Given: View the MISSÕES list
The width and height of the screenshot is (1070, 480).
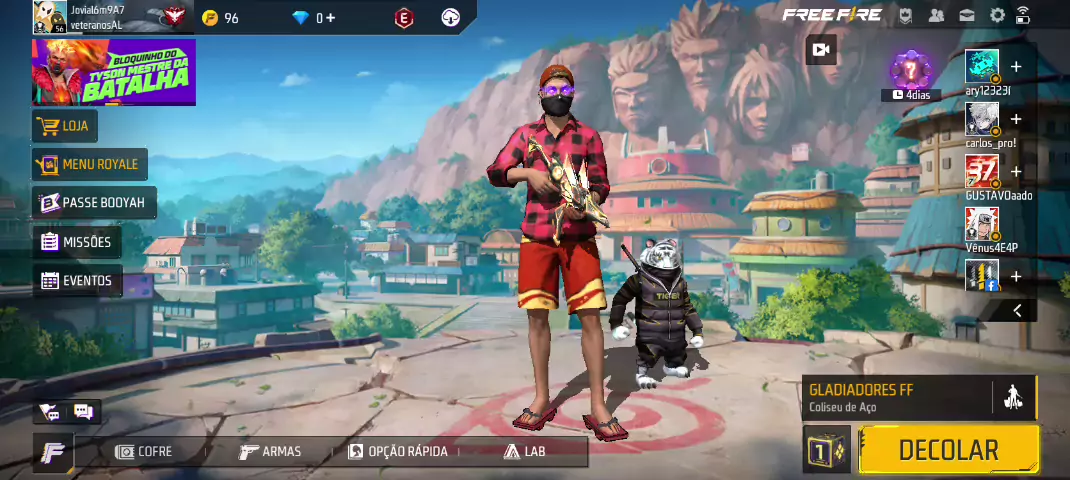Looking at the screenshot, I should point(77,242).
